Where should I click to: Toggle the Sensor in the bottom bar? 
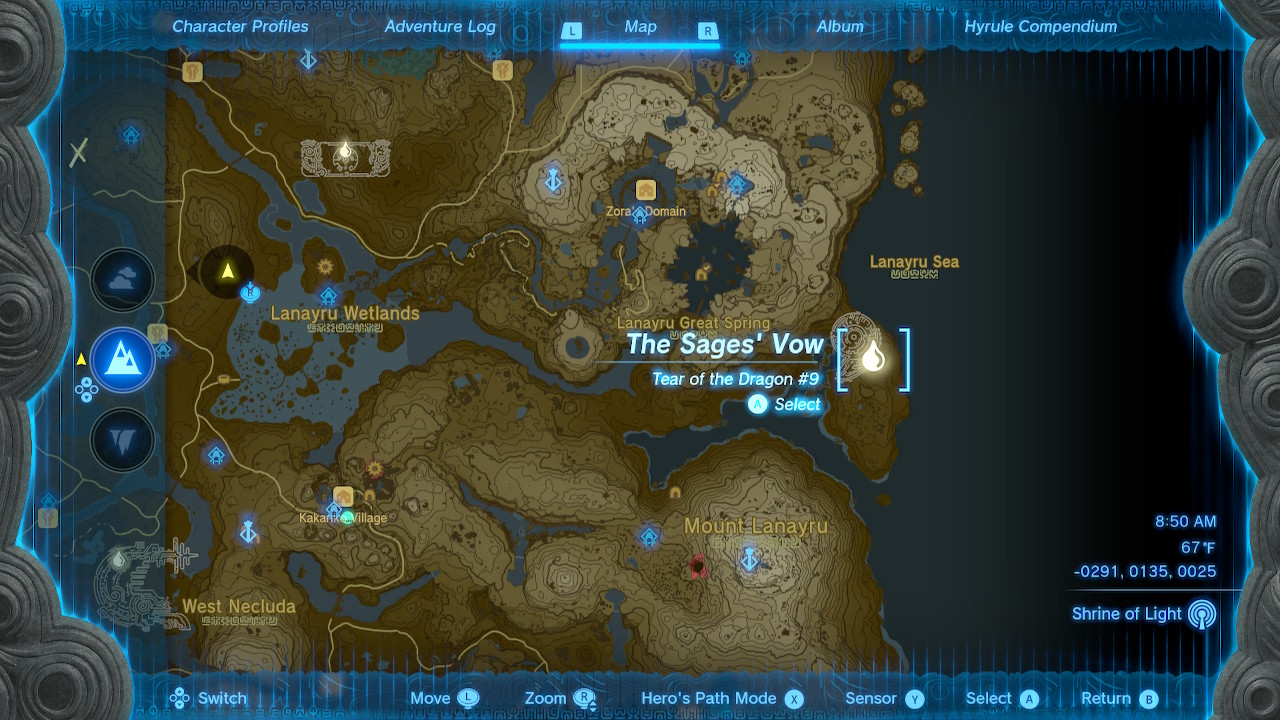pyautogui.click(x=884, y=698)
